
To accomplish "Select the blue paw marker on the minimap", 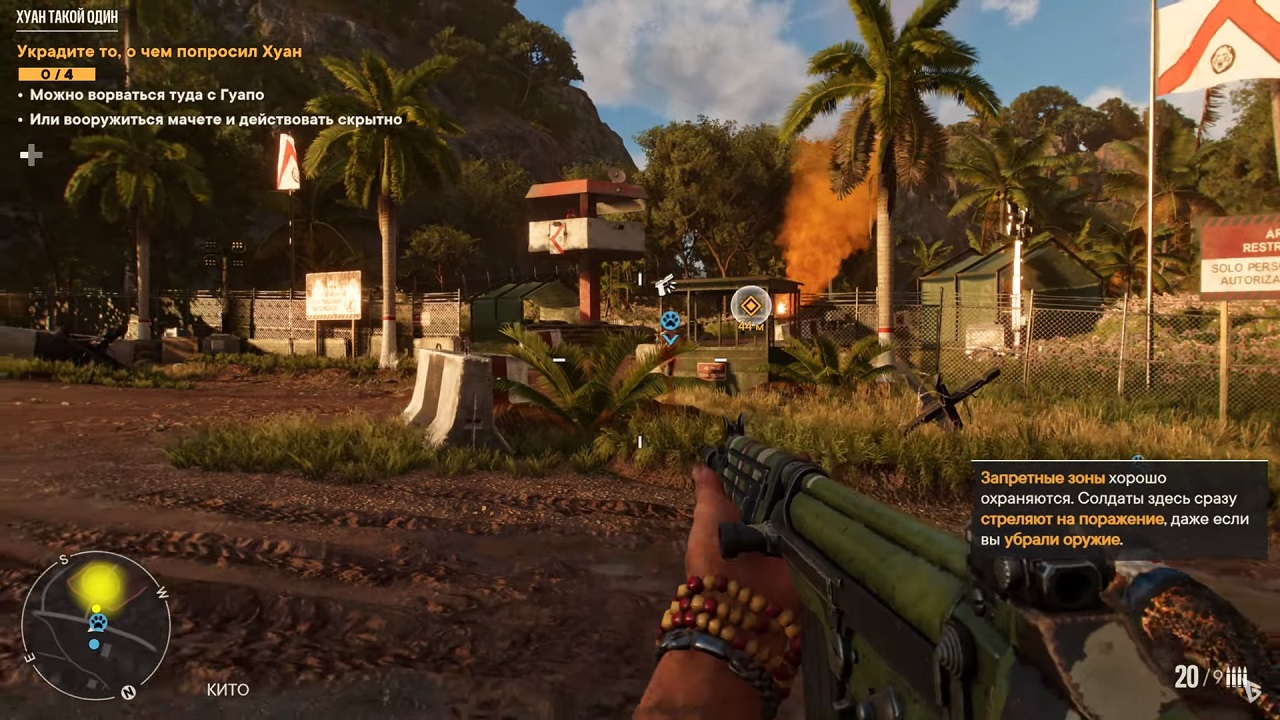I will [97, 623].
